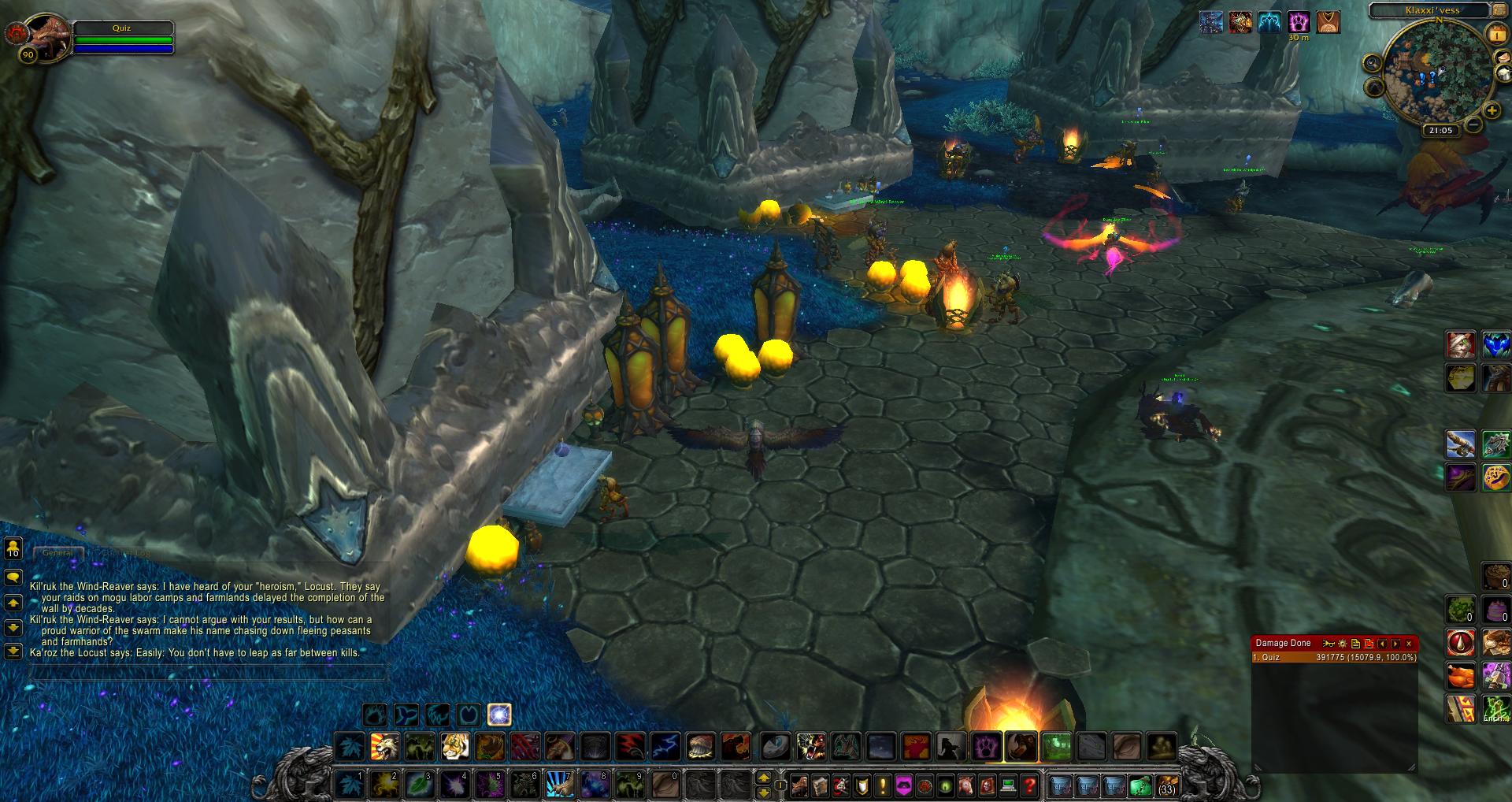Open the green computer game menu icon
This screenshot has width=1512, height=802.
tap(1008, 785)
